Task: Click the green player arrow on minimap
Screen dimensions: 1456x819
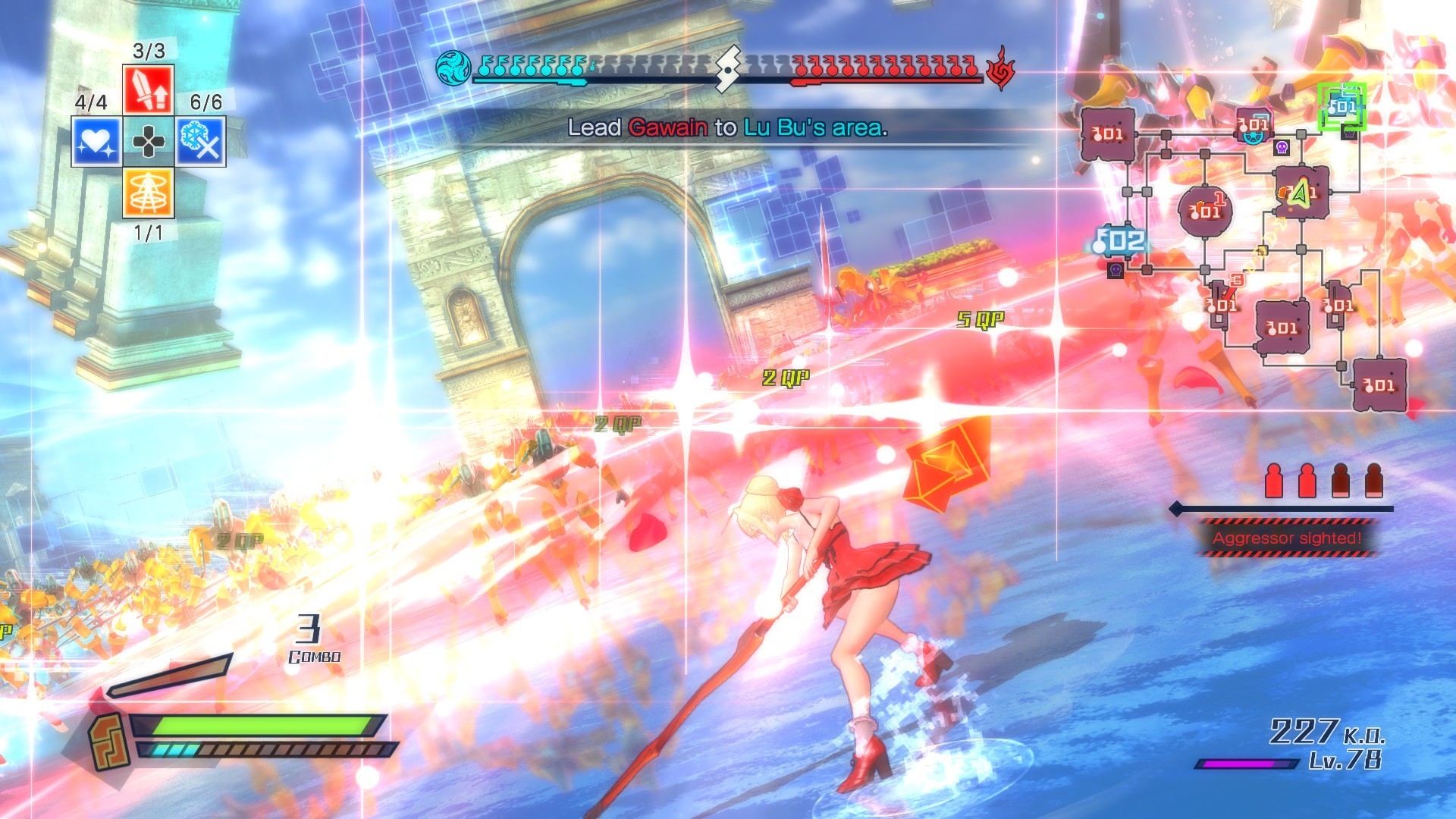Action: [x=1300, y=193]
